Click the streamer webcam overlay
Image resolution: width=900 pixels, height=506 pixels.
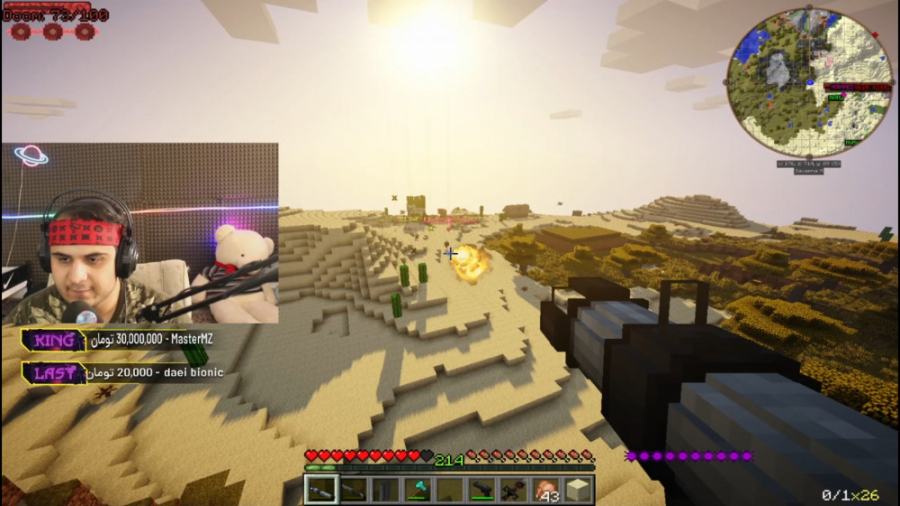pyautogui.click(x=140, y=234)
